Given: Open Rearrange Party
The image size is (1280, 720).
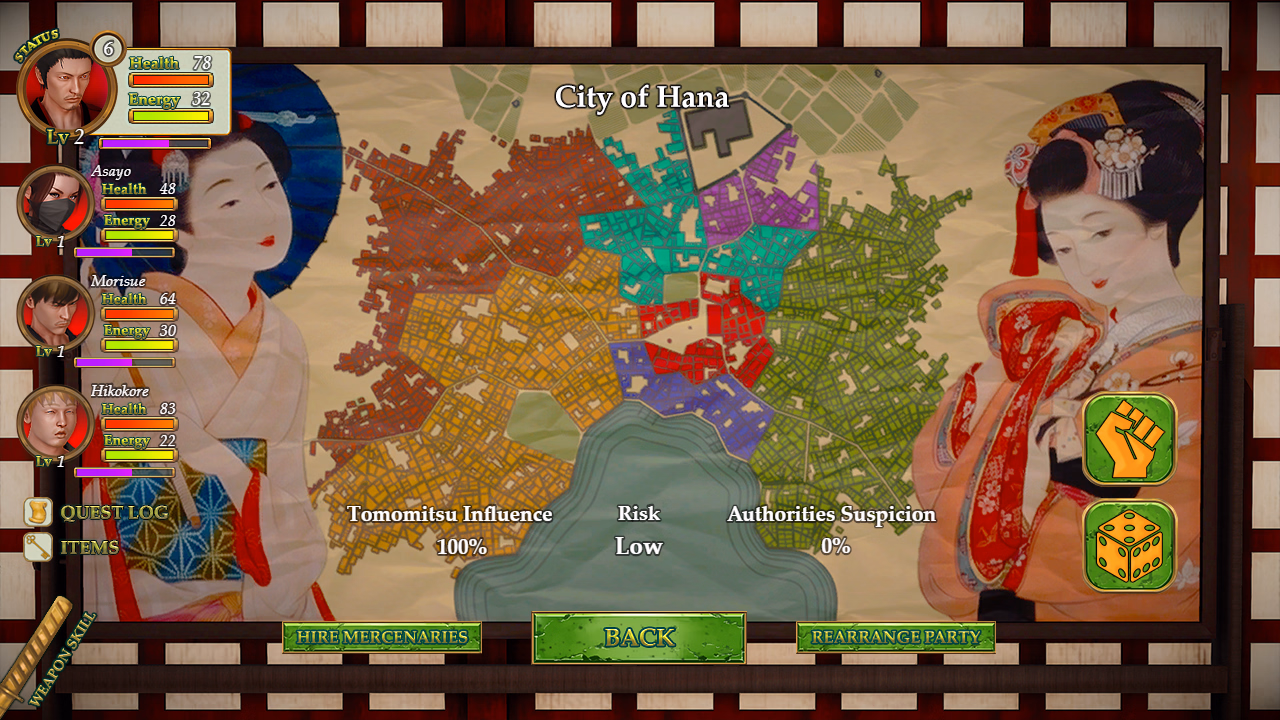Looking at the screenshot, I should 894,637.
